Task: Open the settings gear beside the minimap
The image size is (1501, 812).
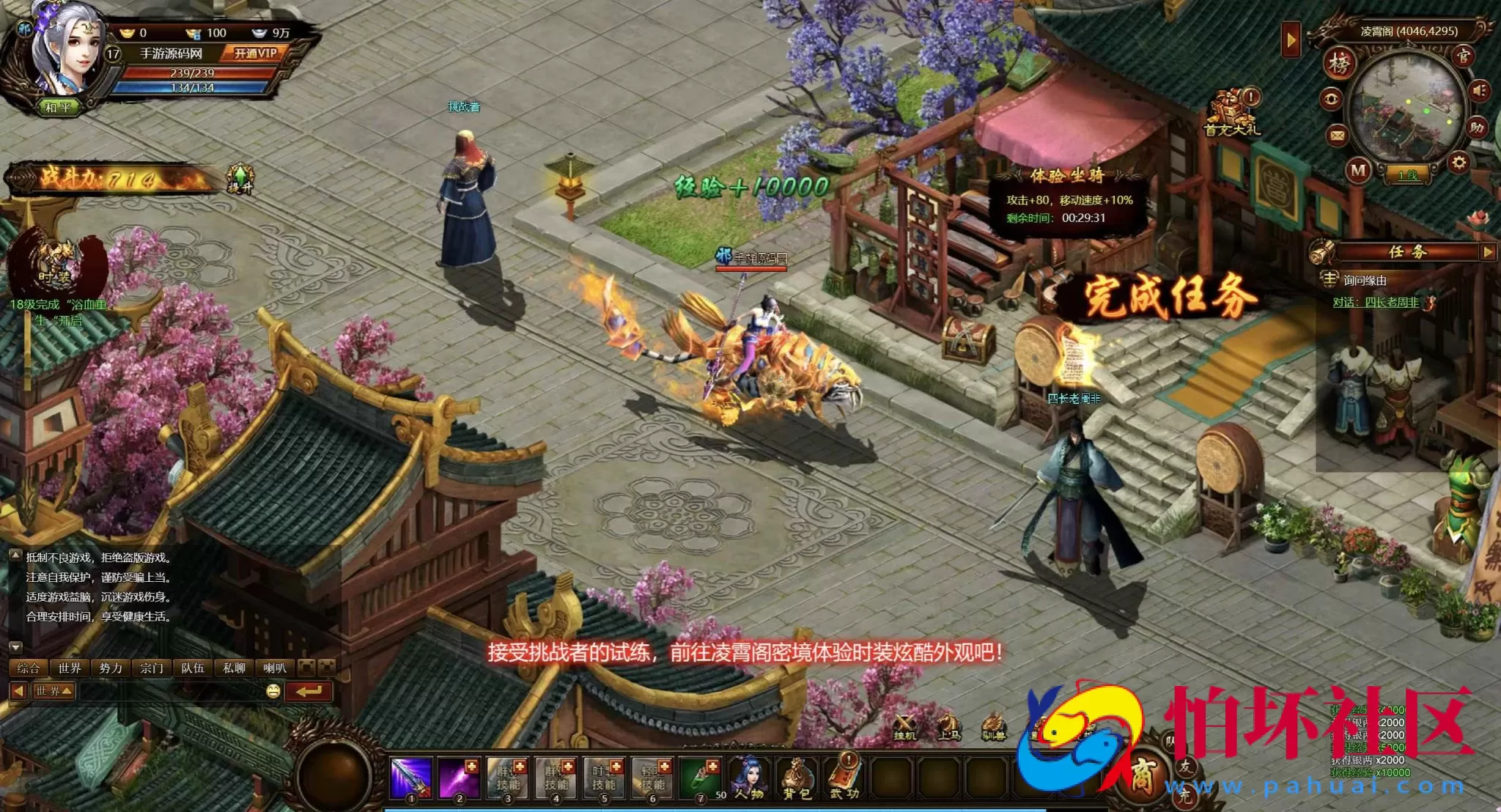Action: 1459,163
